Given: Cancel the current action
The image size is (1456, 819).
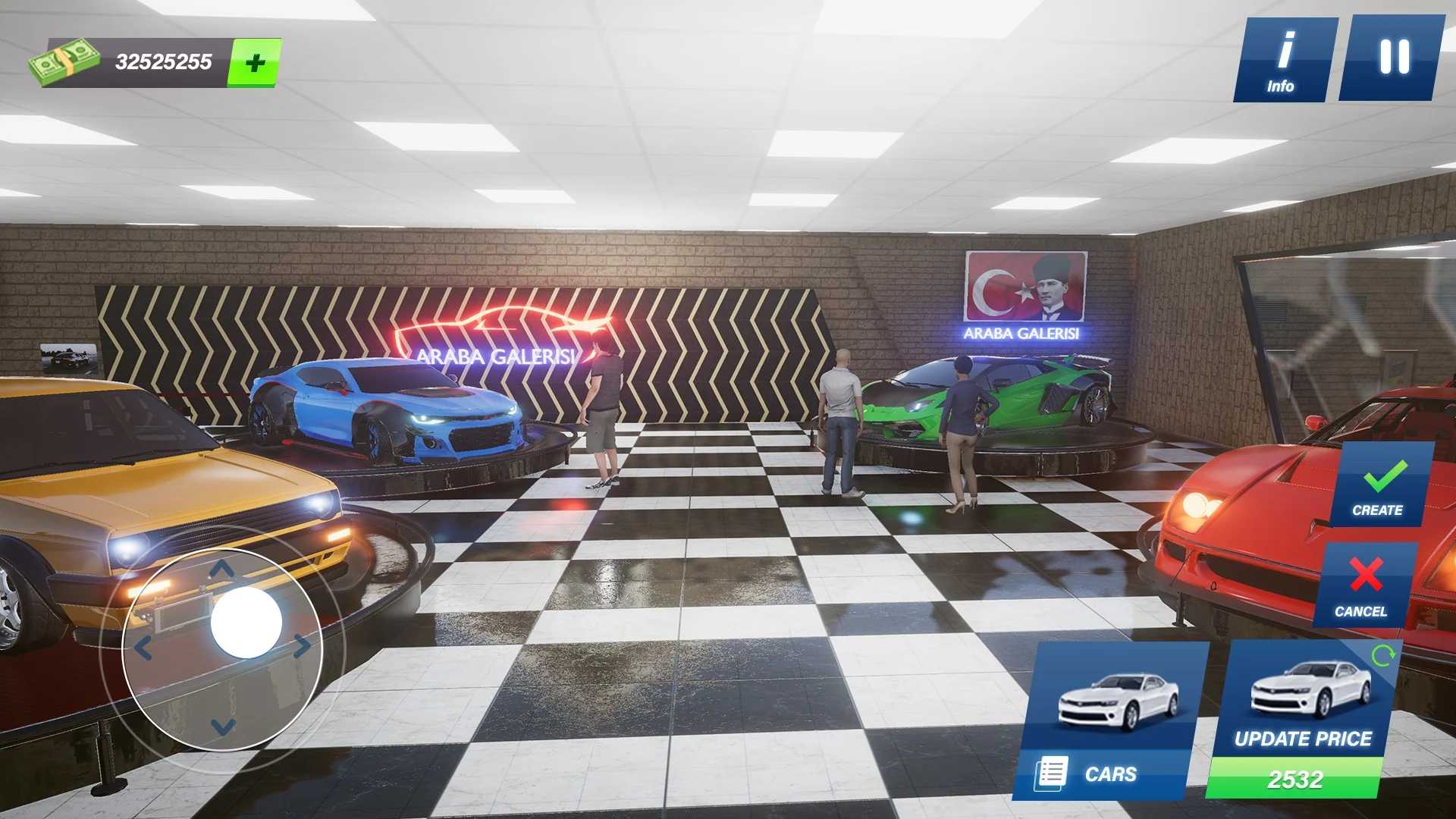Looking at the screenshot, I should point(1363,585).
